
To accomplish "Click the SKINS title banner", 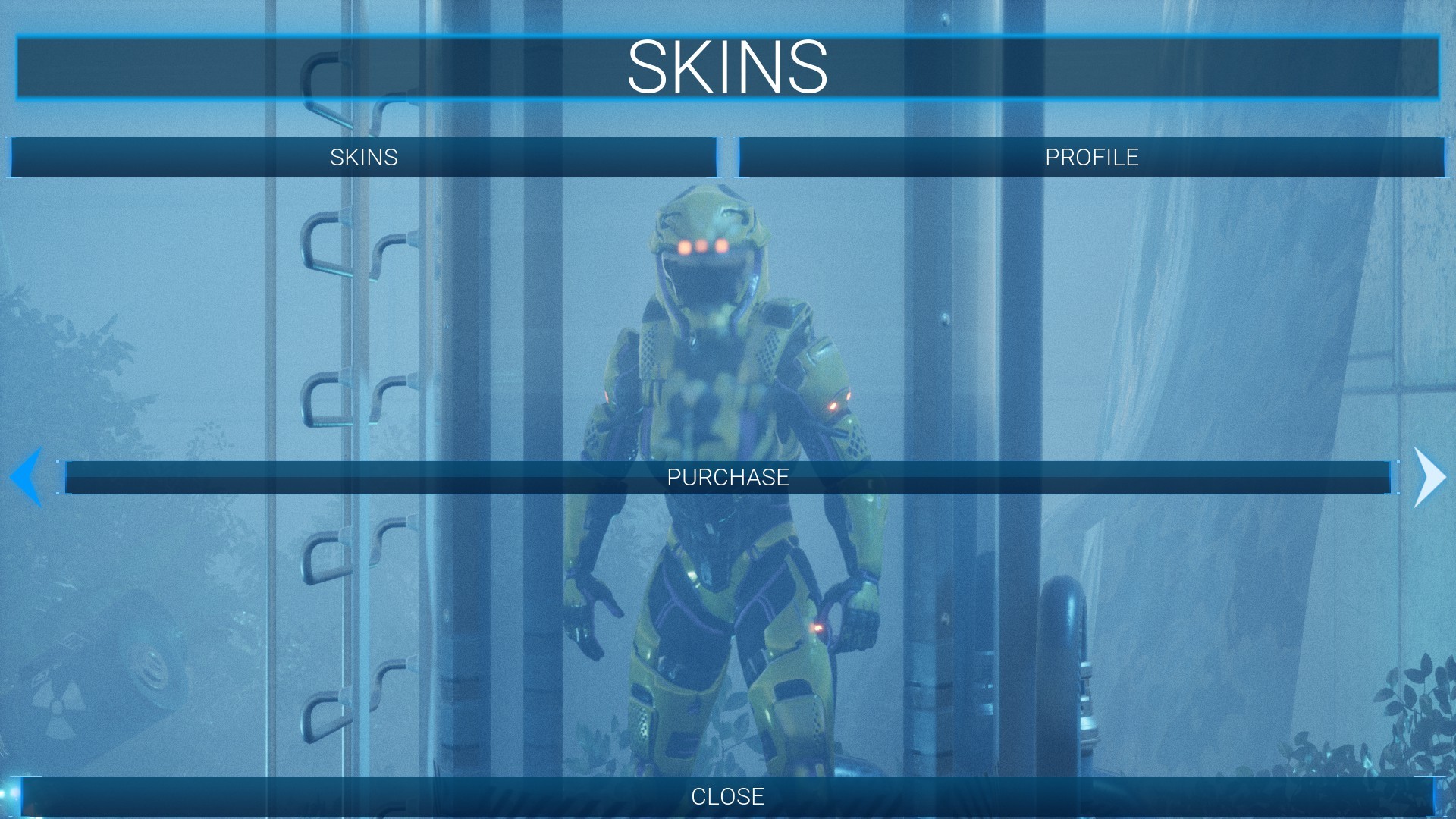I will 728,68.
